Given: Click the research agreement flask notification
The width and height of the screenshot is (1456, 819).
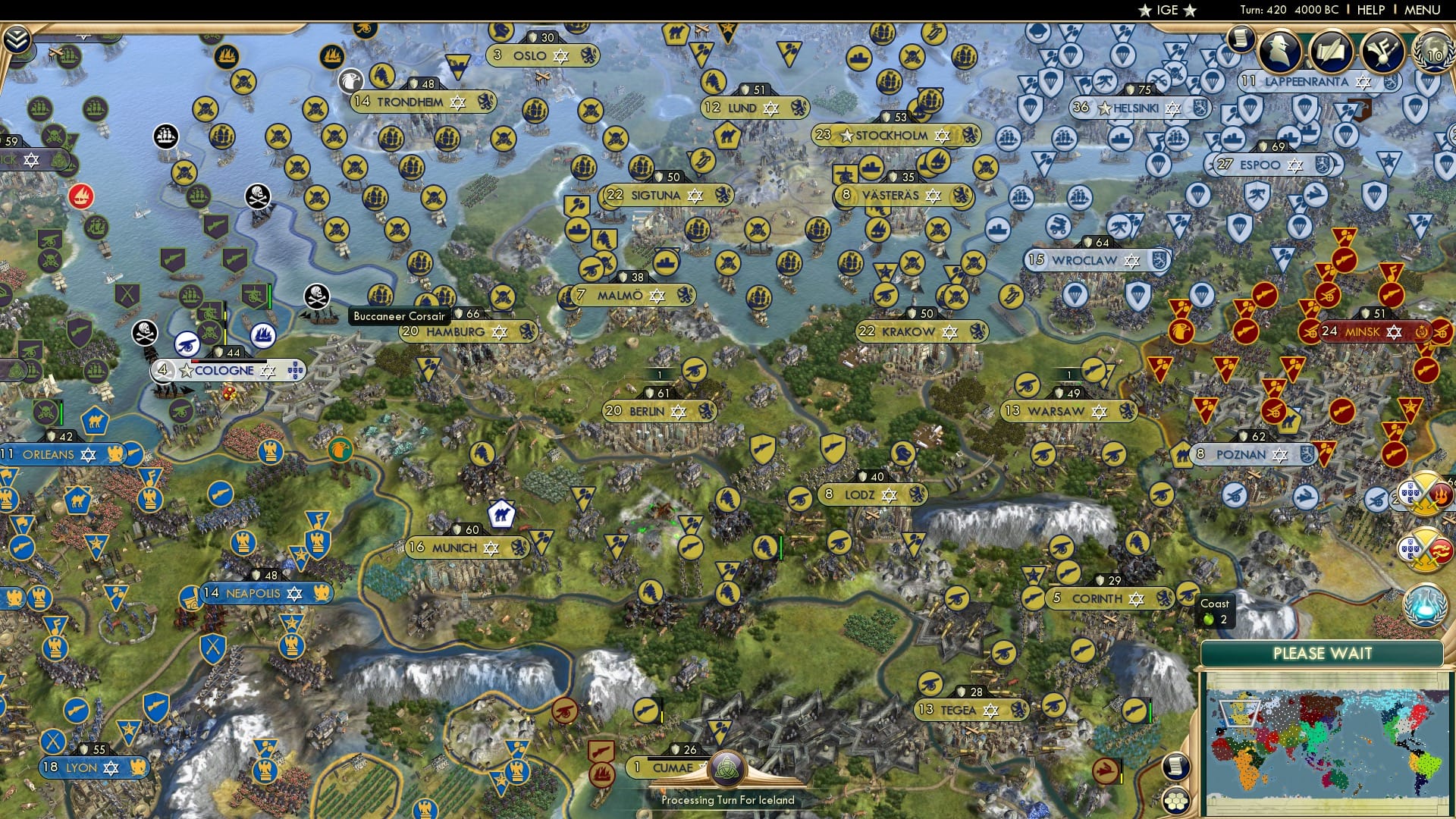Looking at the screenshot, I should click(1425, 606).
